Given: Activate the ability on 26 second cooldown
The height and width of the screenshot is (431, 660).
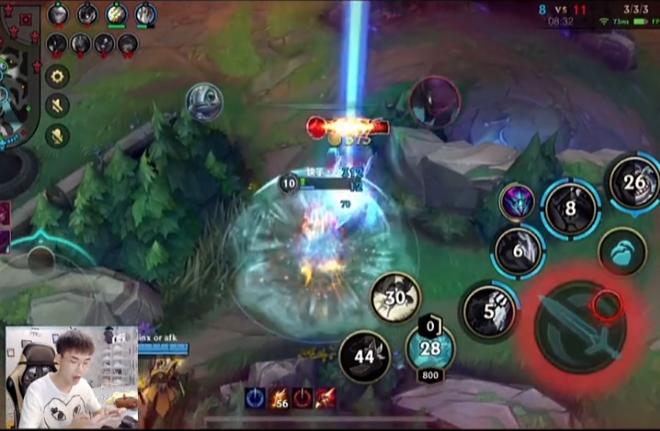Looking at the screenshot, I should 634,183.
